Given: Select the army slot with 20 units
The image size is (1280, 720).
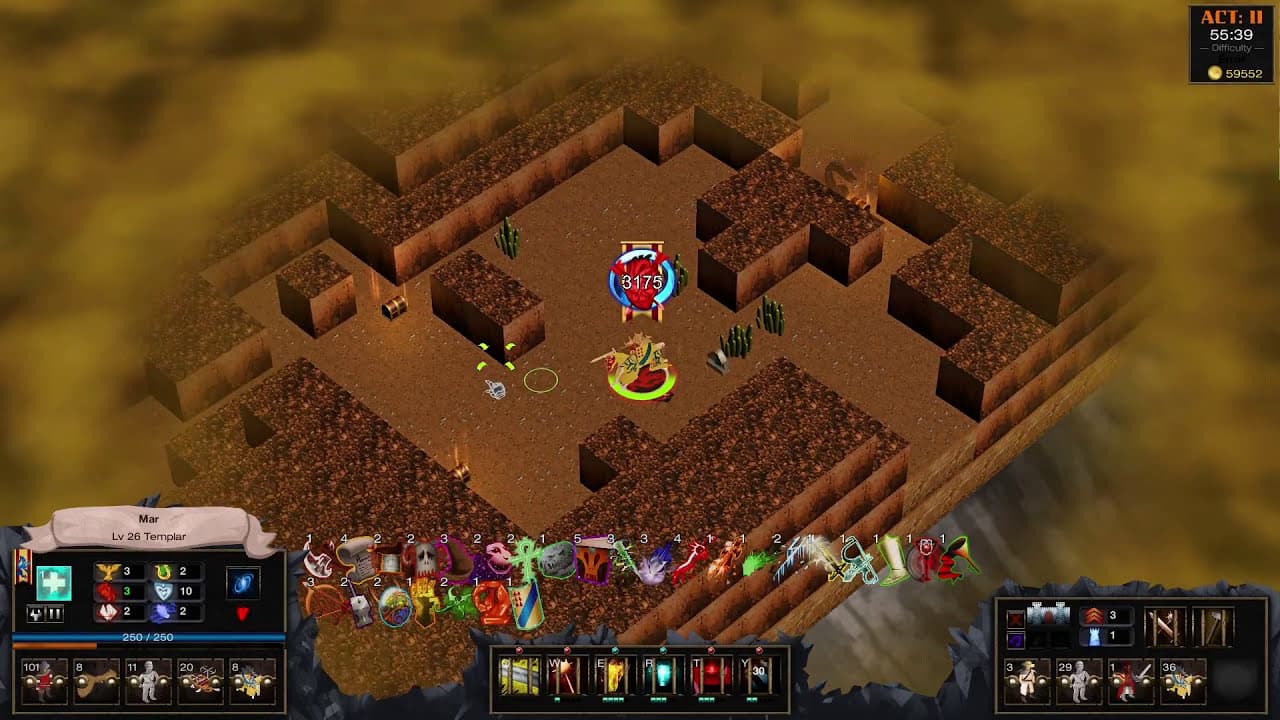Looking at the screenshot, I should point(200,680).
